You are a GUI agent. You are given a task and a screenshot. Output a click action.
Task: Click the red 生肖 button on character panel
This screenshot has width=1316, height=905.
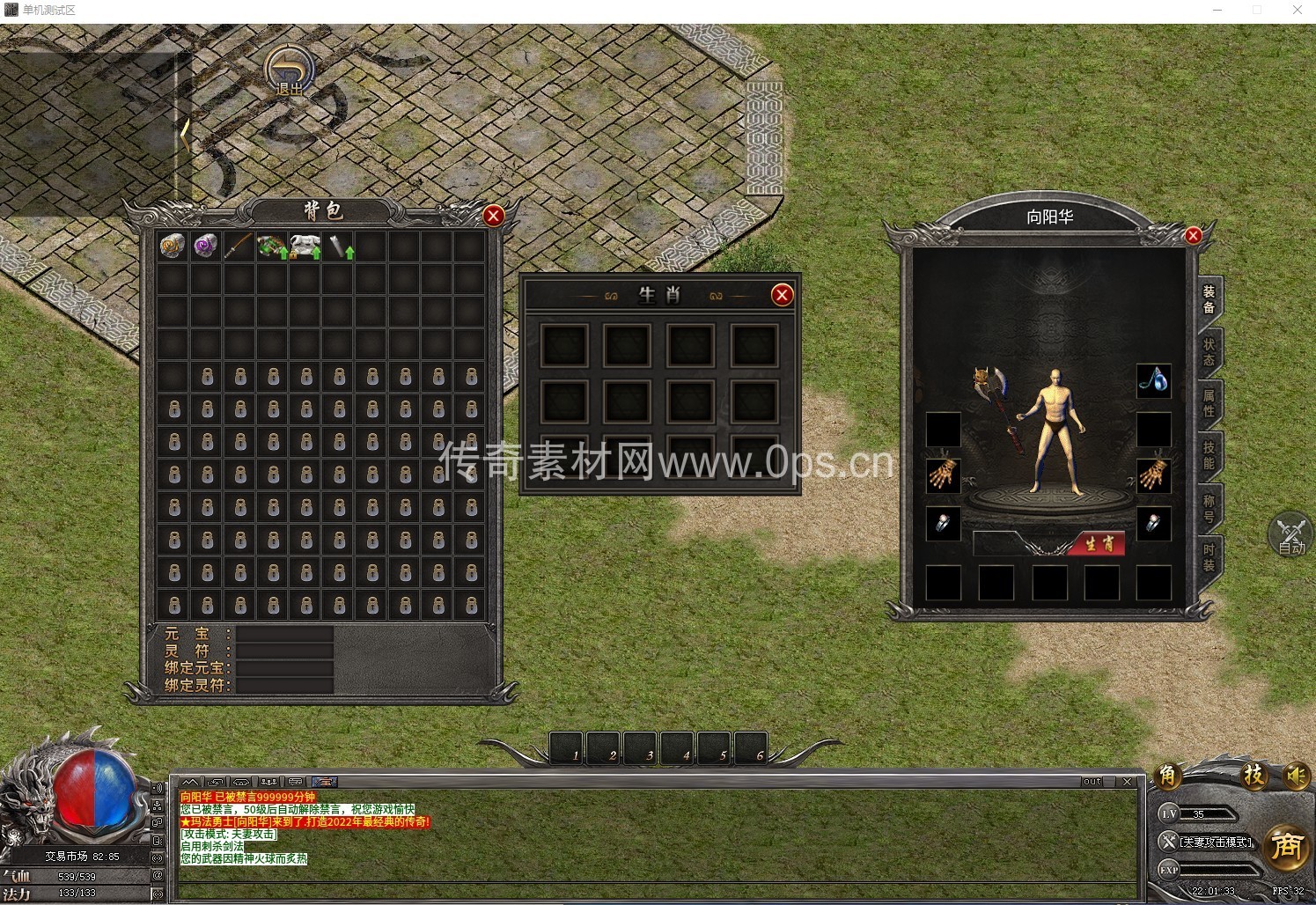(1099, 544)
